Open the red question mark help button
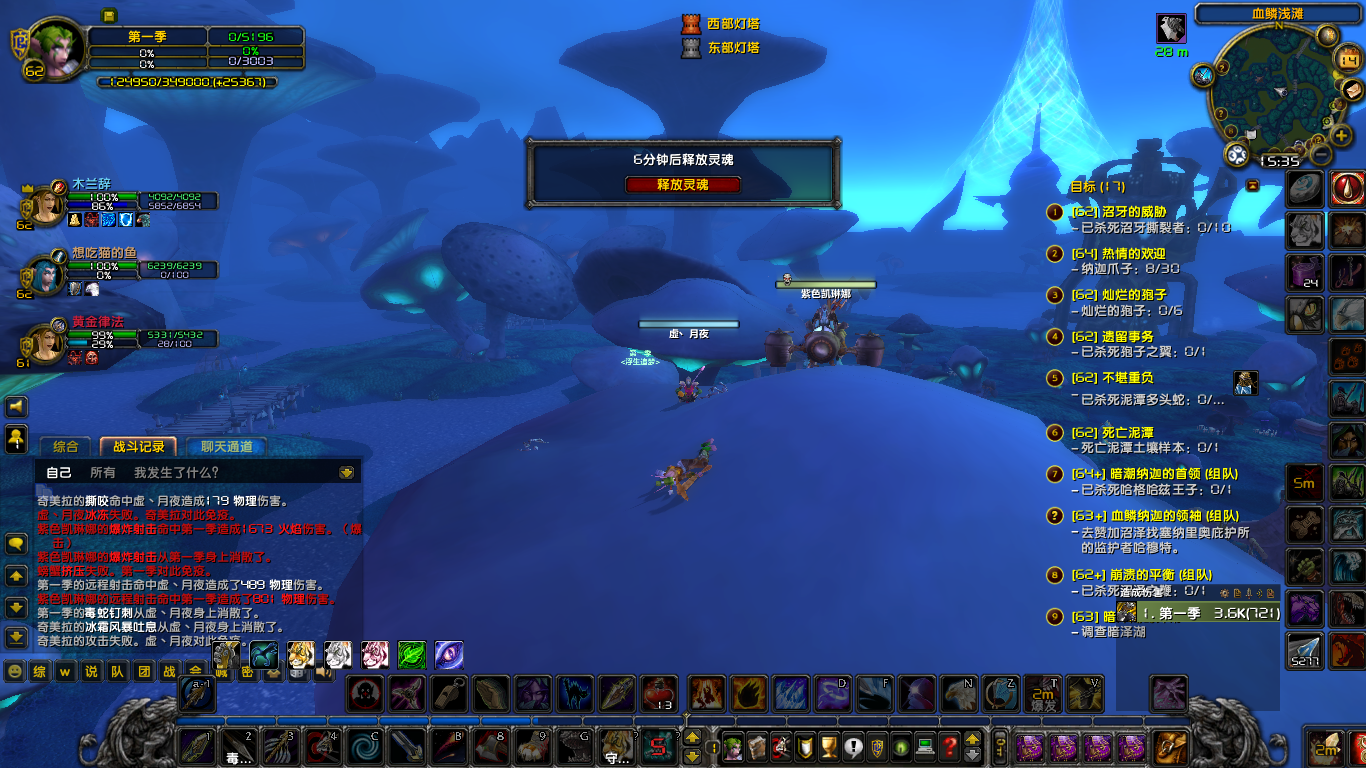The width and height of the screenshot is (1366, 768). (950, 746)
